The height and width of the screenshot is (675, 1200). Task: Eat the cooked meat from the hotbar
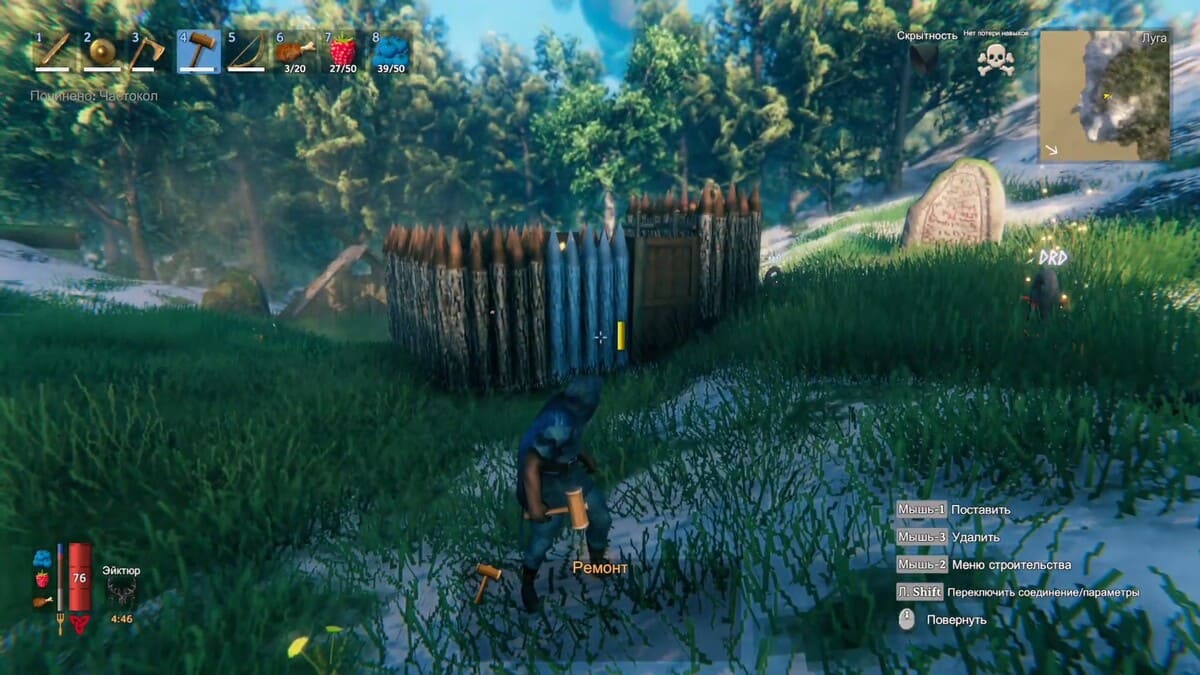tap(294, 51)
